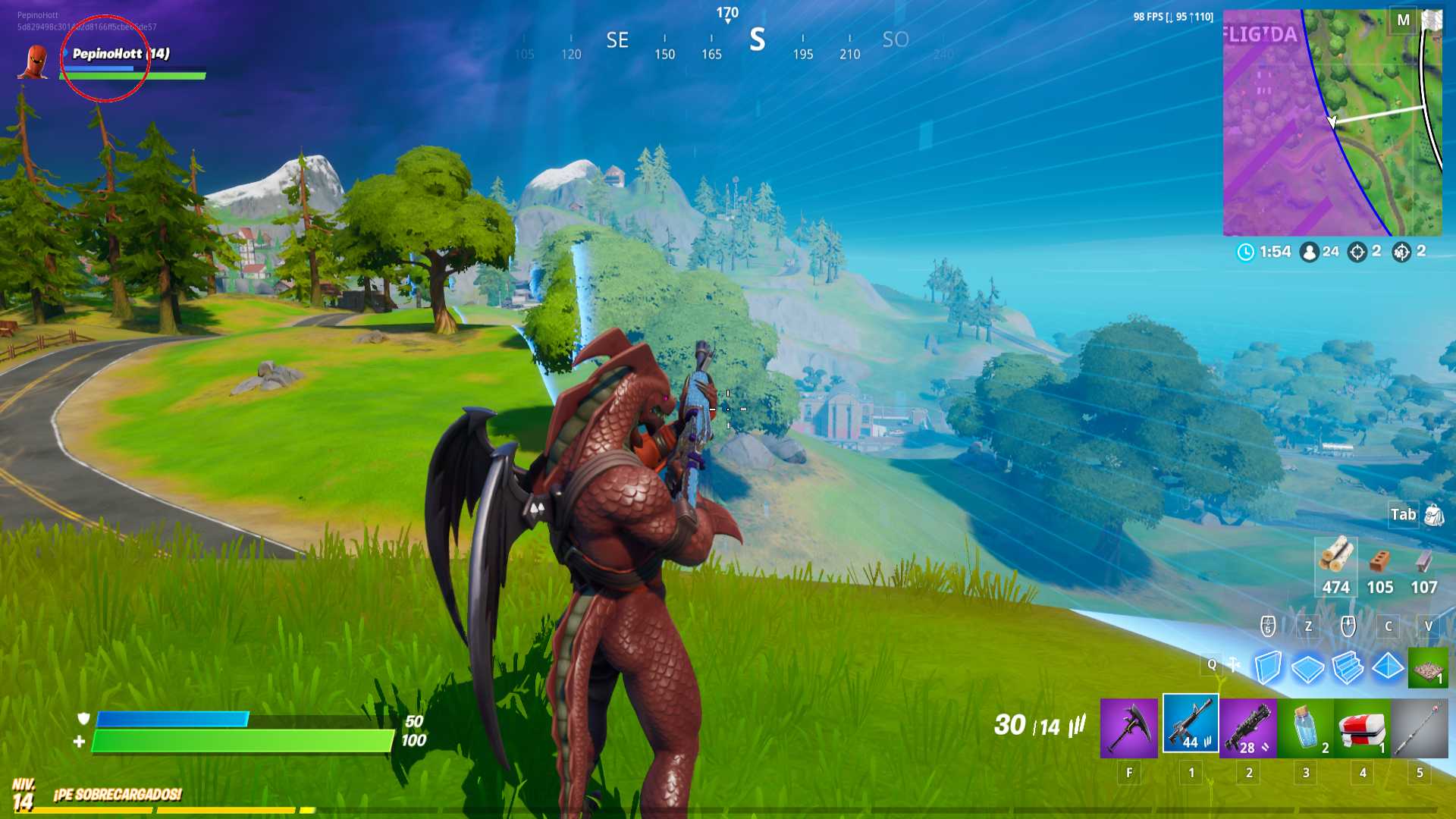Select the shield potion slot
The height and width of the screenshot is (819, 1456).
coord(1306,728)
